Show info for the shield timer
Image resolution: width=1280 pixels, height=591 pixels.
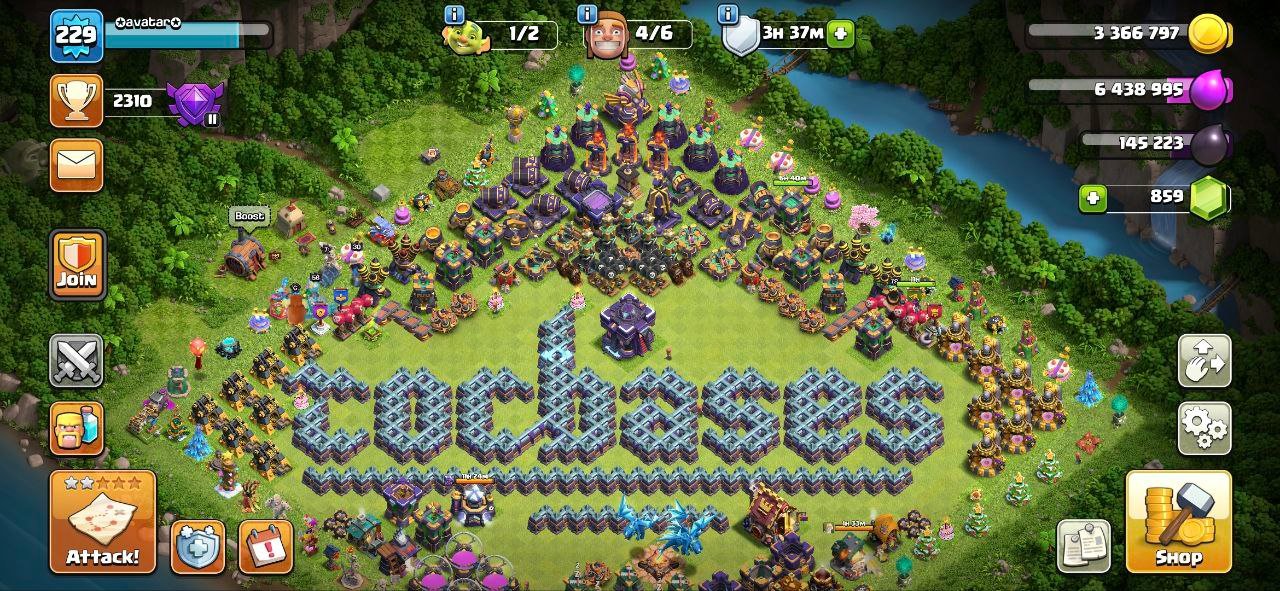coord(728,14)
